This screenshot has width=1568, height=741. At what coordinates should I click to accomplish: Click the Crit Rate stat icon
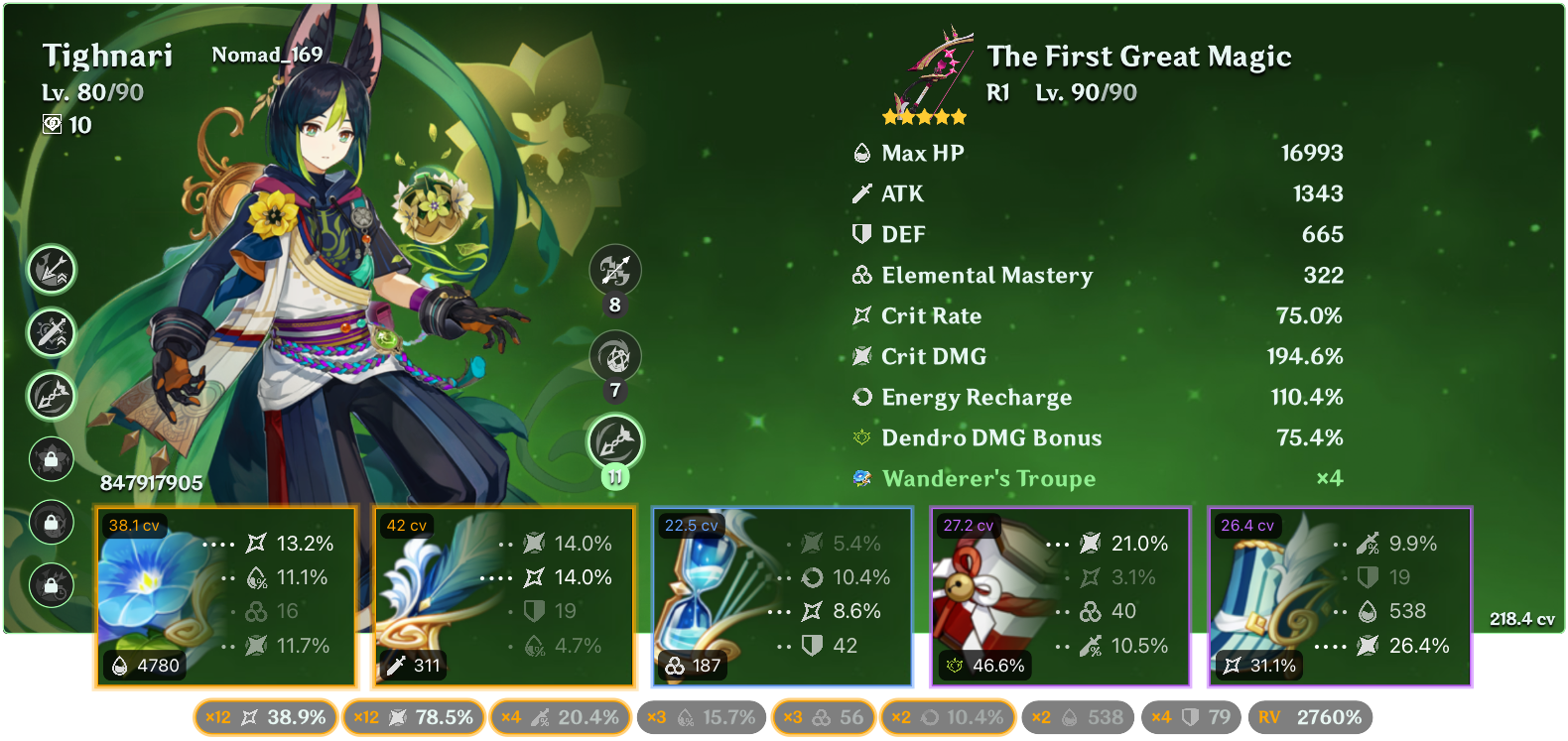[x=860, y=315]
